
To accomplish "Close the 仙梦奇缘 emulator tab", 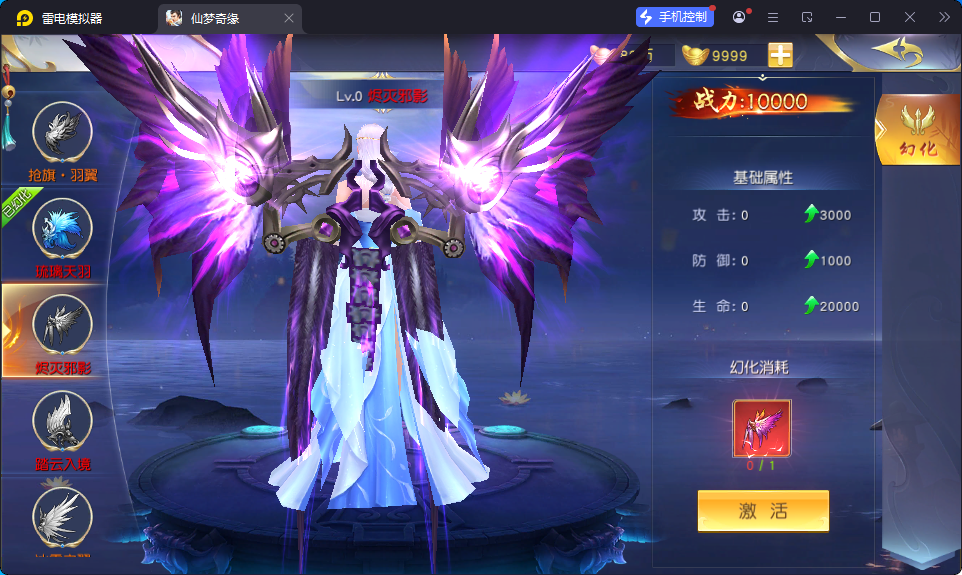I will click(289, 18).
